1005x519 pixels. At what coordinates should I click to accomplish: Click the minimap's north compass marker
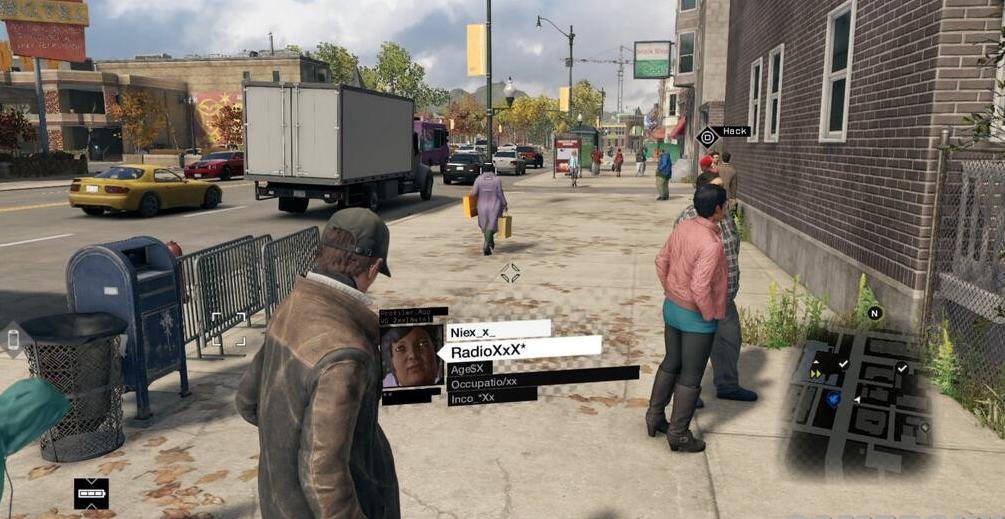pos(875,313)
